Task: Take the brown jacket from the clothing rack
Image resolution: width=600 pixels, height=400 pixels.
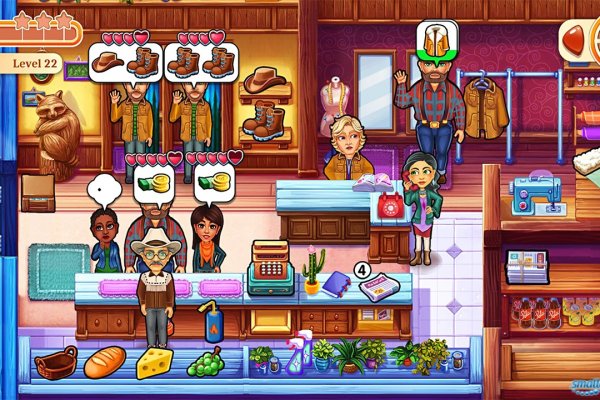Action: 486,108
